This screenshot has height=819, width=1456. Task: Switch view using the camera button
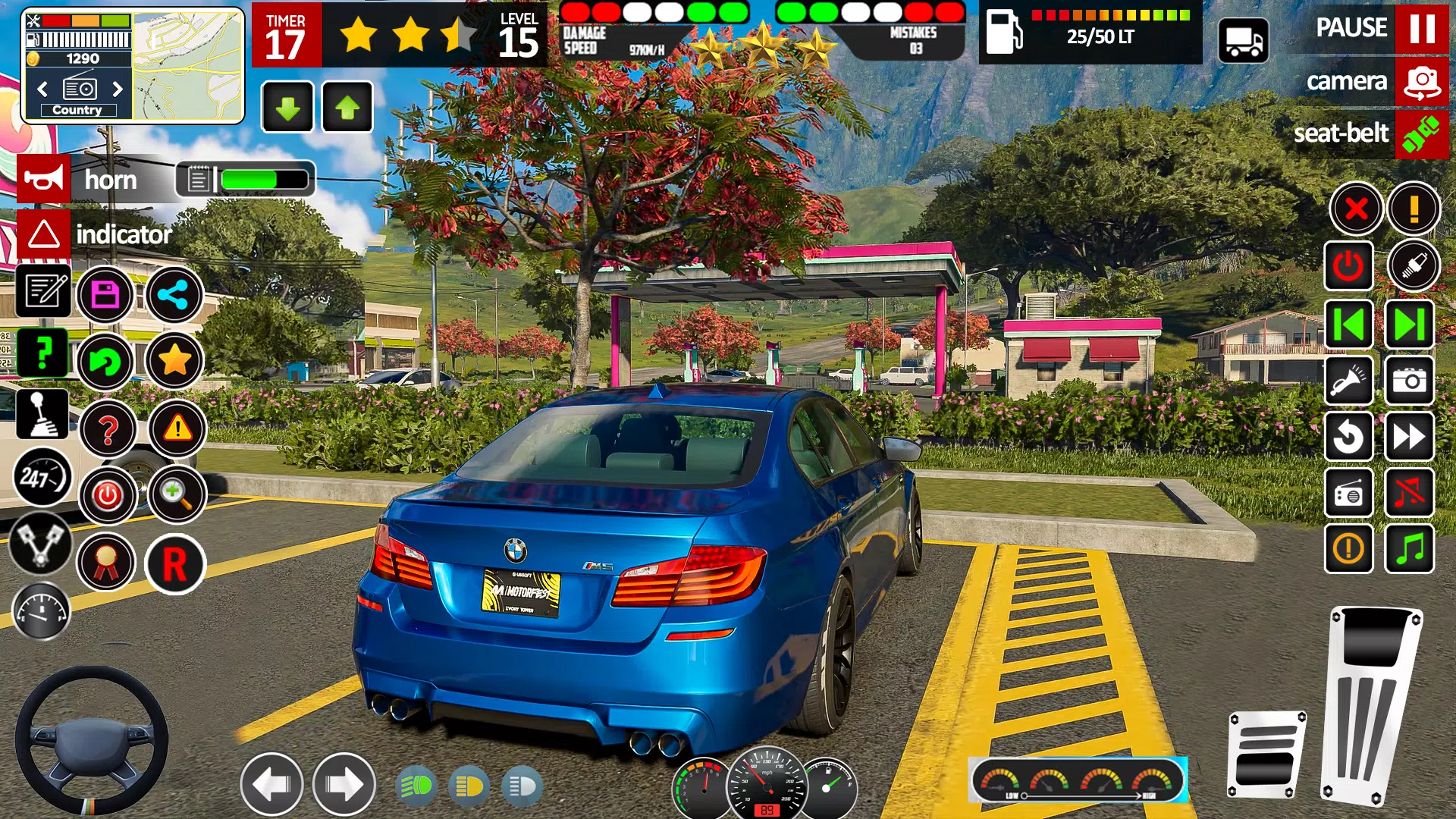pos(1422,81)
